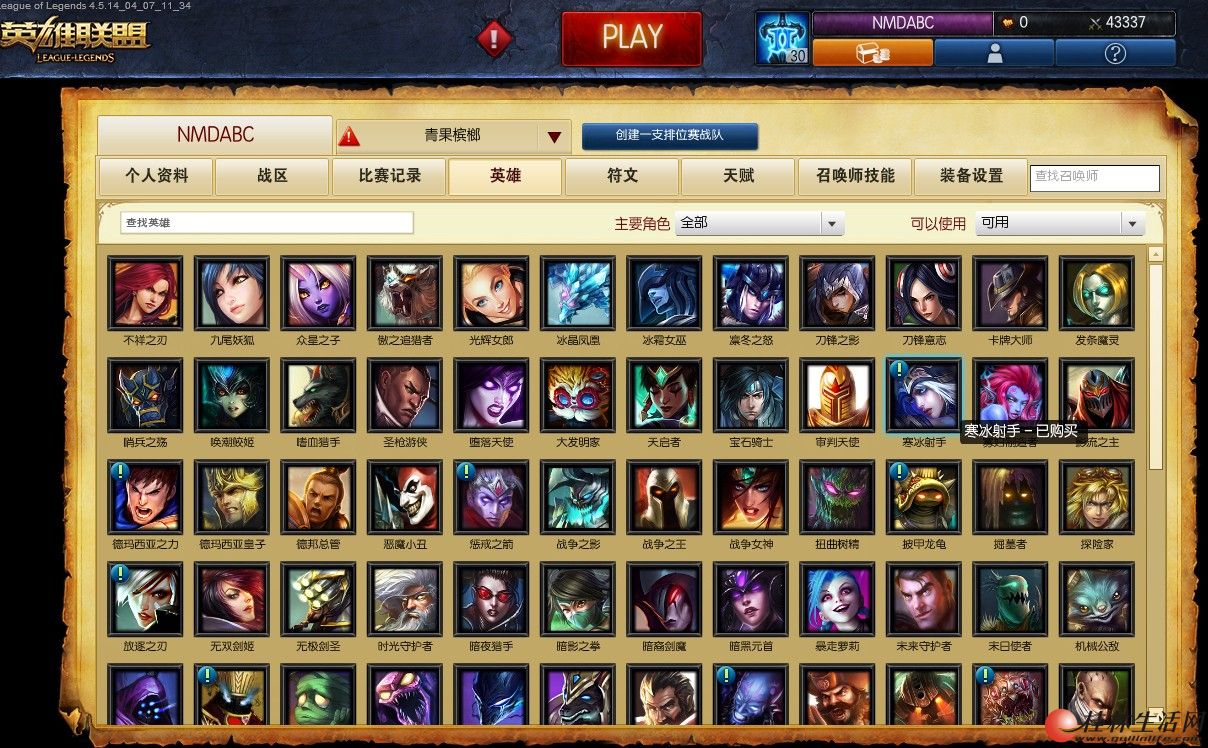This screenshot has width=1208, height=748.
Task: Switch to the 战区 tab
Action: tap(272, 176)
